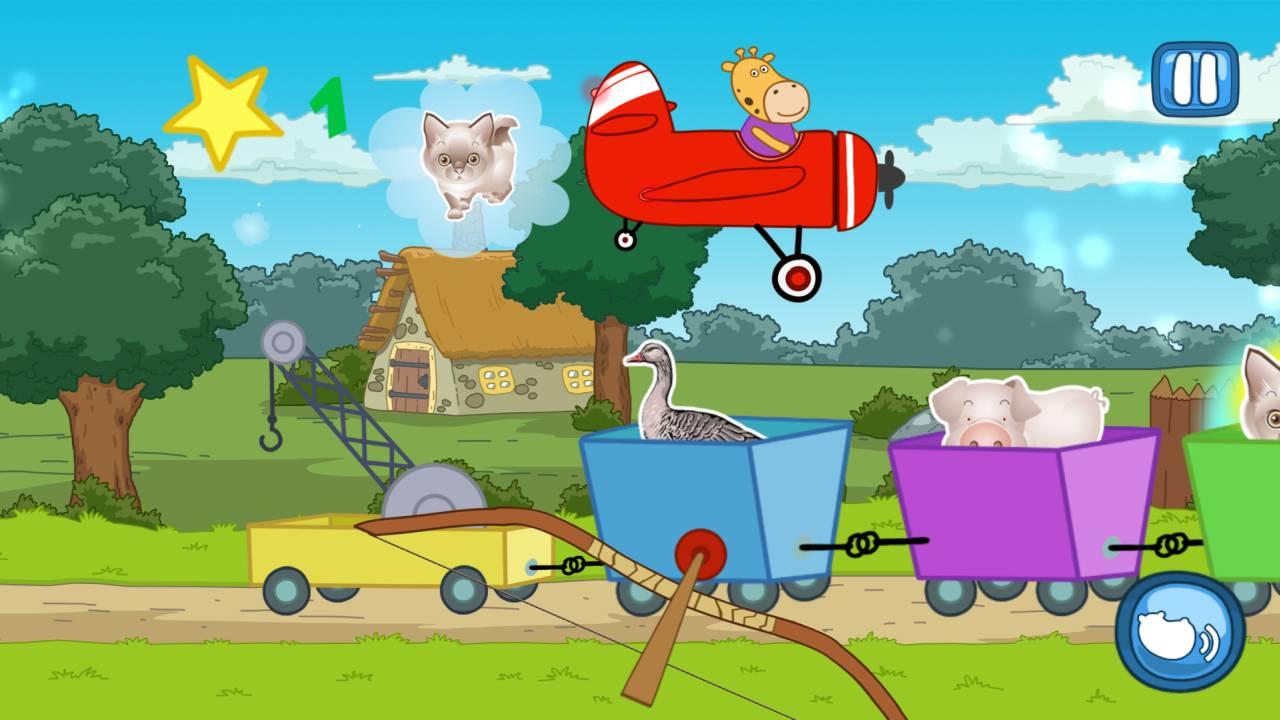Tap the score number beside the star
Viewport: 1280px width, 720px height.
[x=330, y=105]
